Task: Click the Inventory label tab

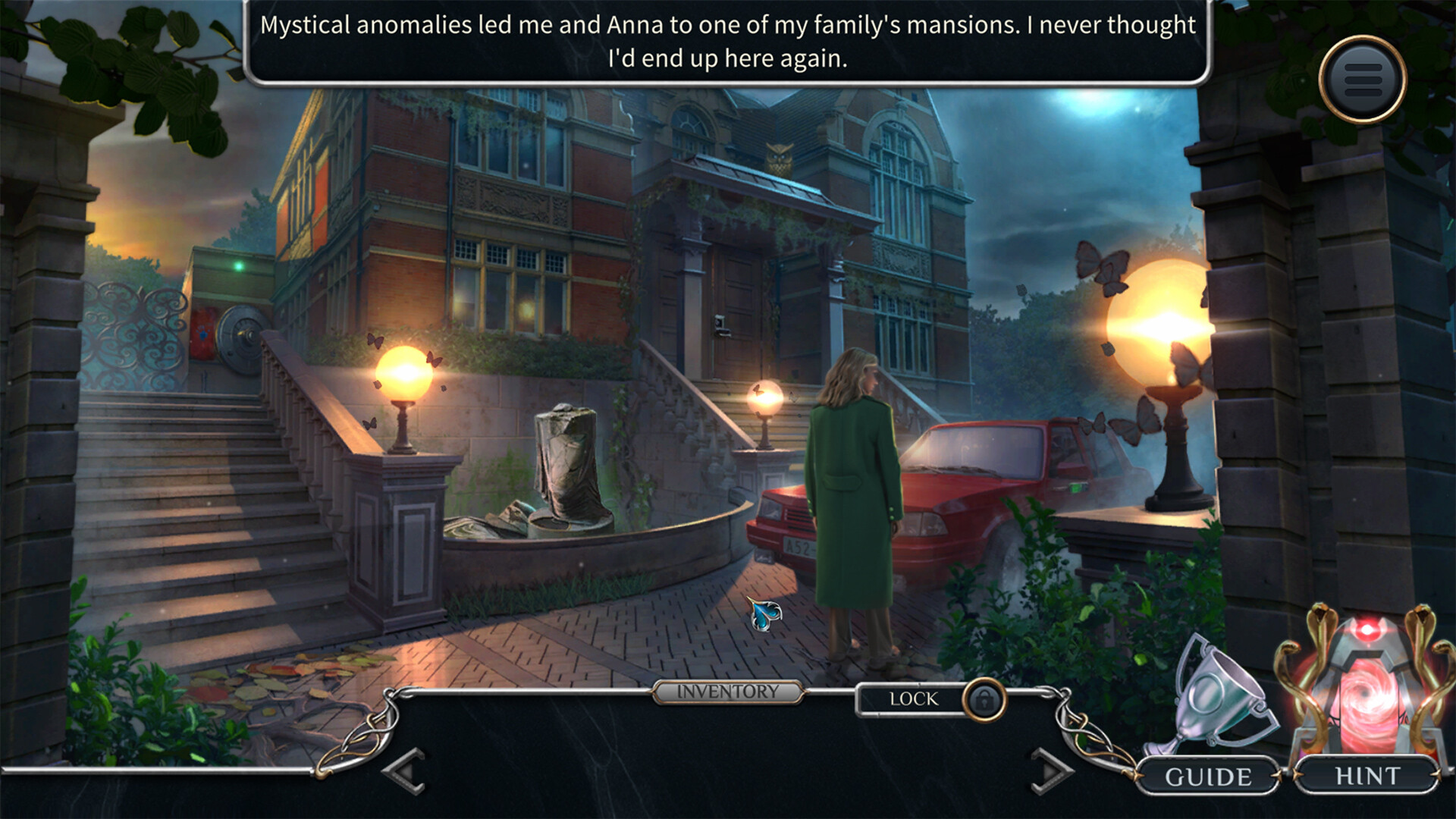Action: coord(727,692)
